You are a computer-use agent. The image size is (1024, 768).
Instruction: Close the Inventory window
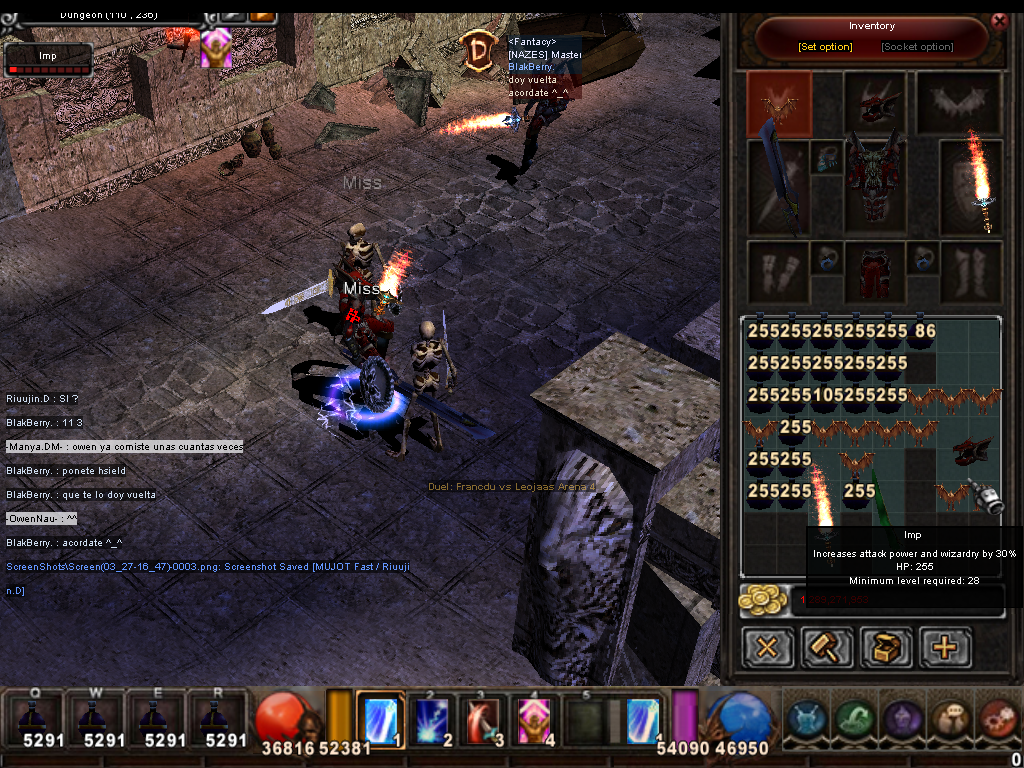[x=998, y=21]
